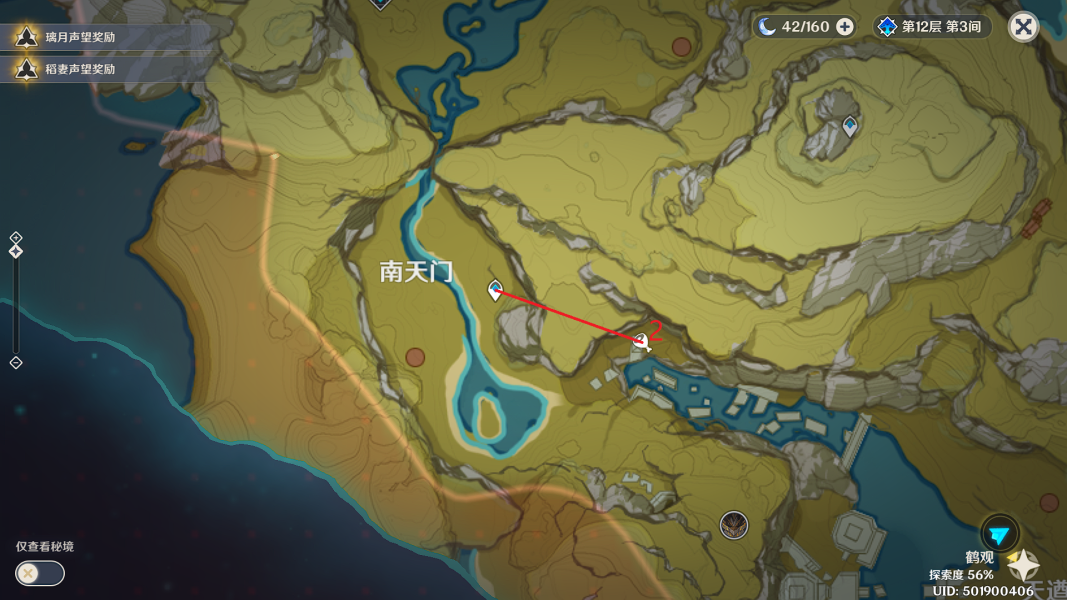Add resin with the plus button
The height and width of the screenshot is (600, 1067).
pos(845,27)
